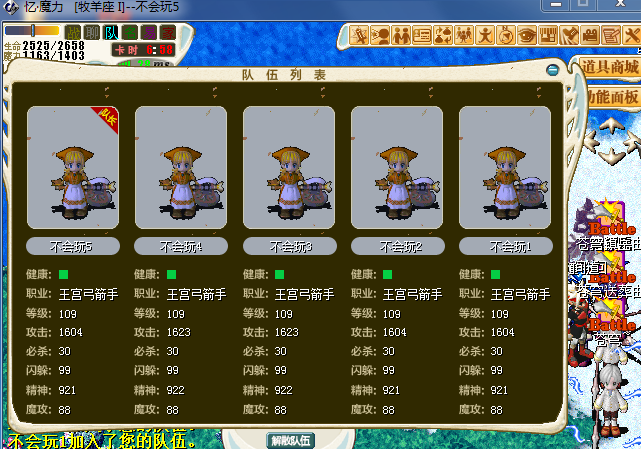Click the video camera toolbar icon
This screenshot has width=641, height=449.
coord(590,36)
